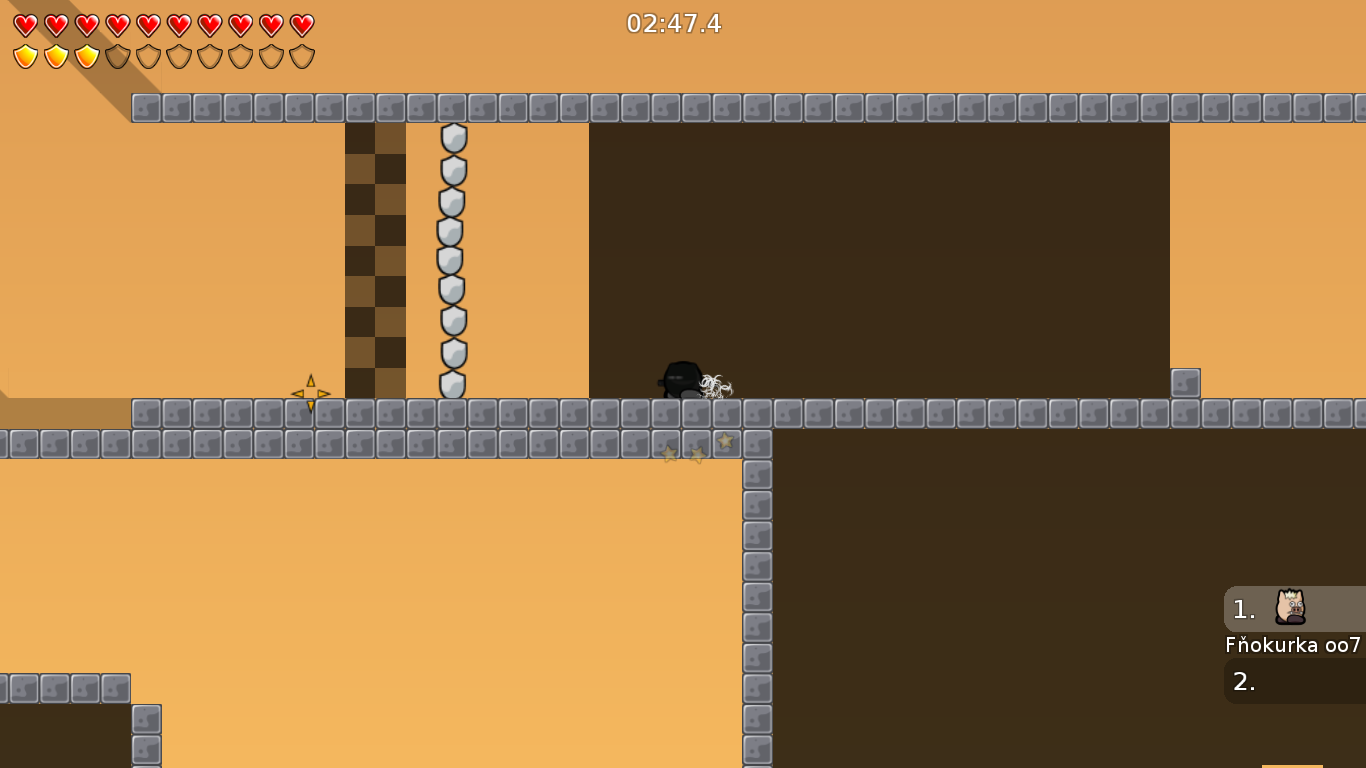Click the third golden shield icon
This screenshot has width=1366, height=768.
click(x=85, y=55)
